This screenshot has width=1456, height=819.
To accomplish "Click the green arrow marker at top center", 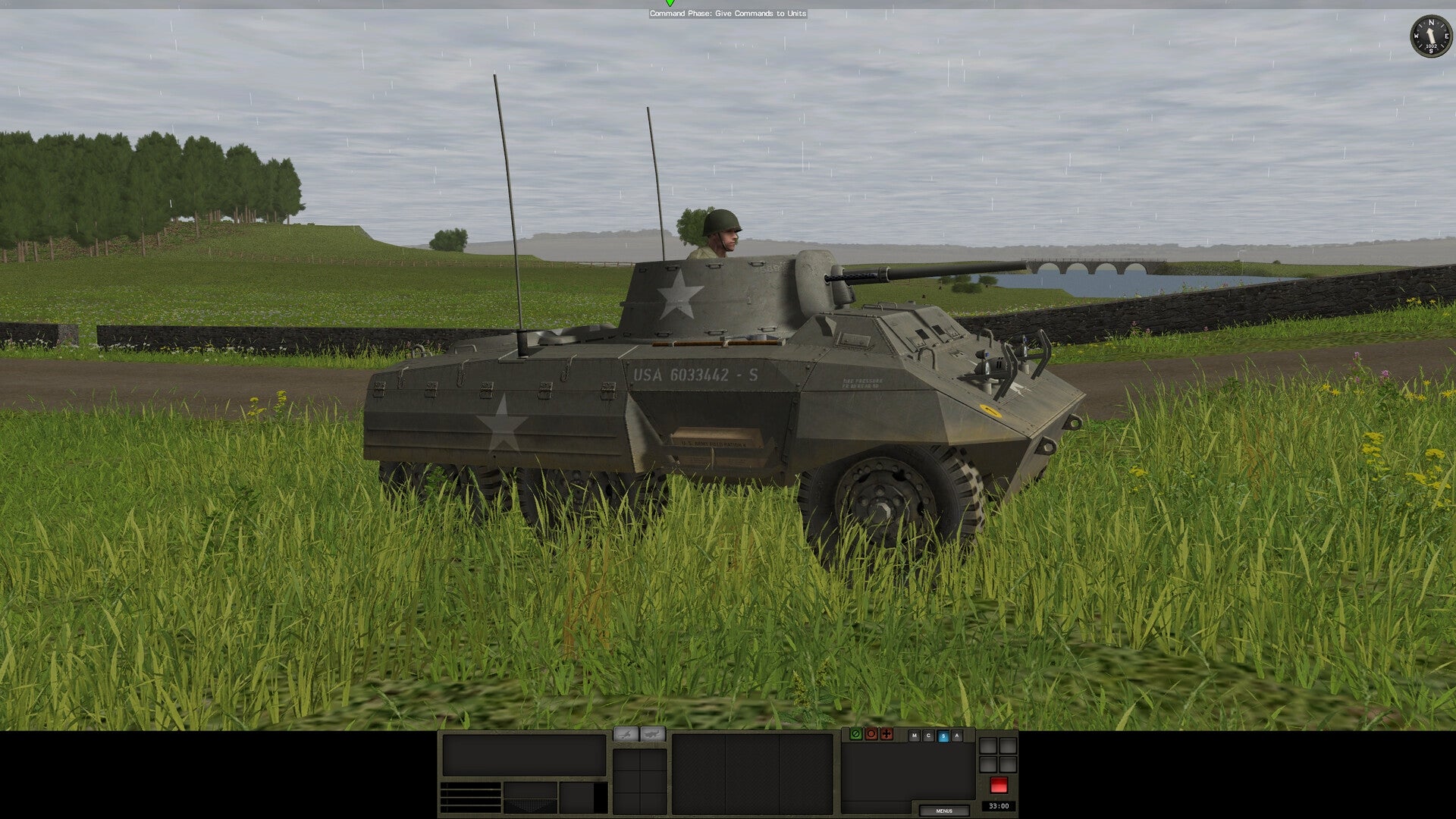I will 670,5.
